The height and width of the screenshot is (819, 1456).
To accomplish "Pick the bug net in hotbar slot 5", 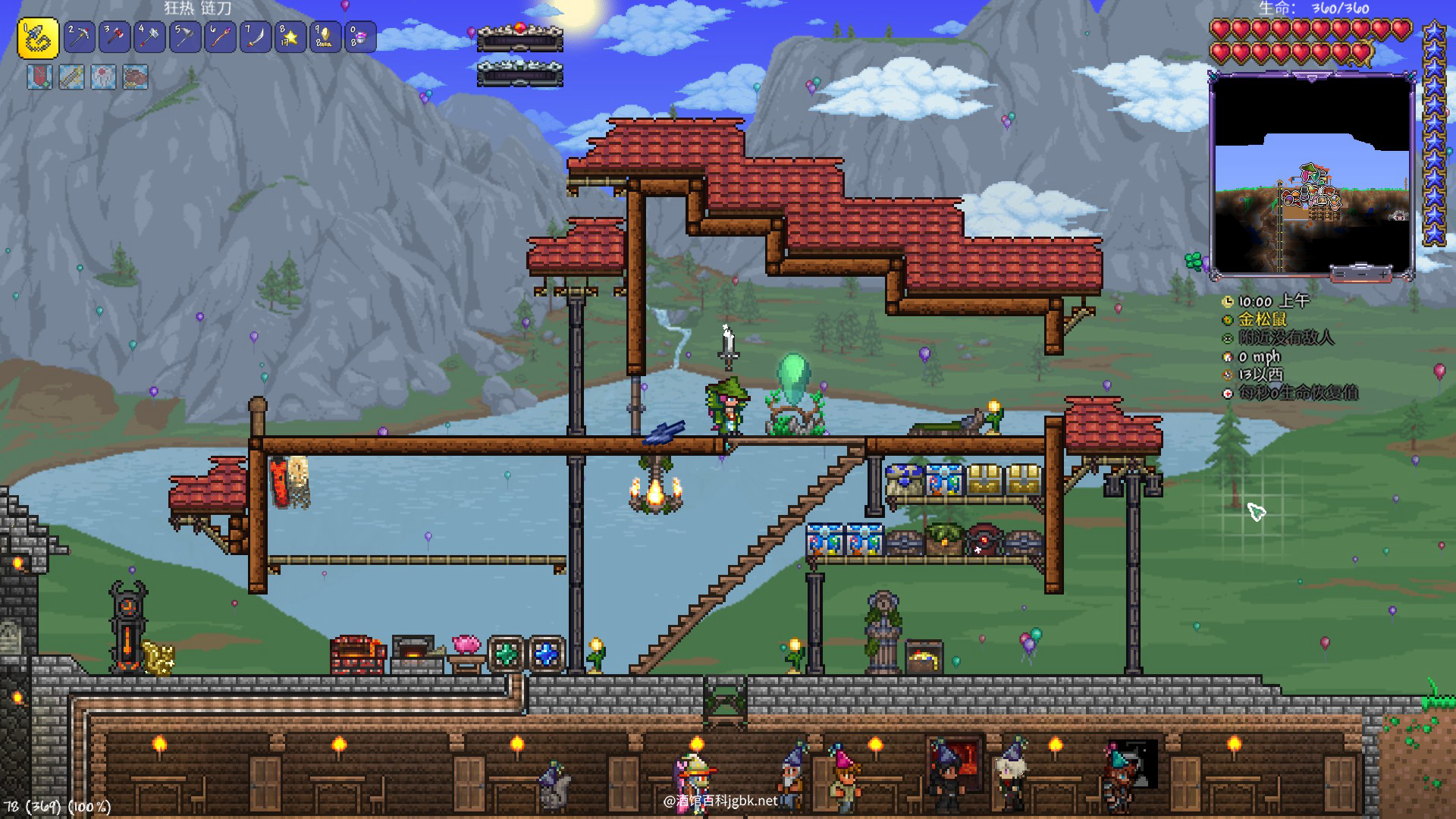I will point(185,36).
